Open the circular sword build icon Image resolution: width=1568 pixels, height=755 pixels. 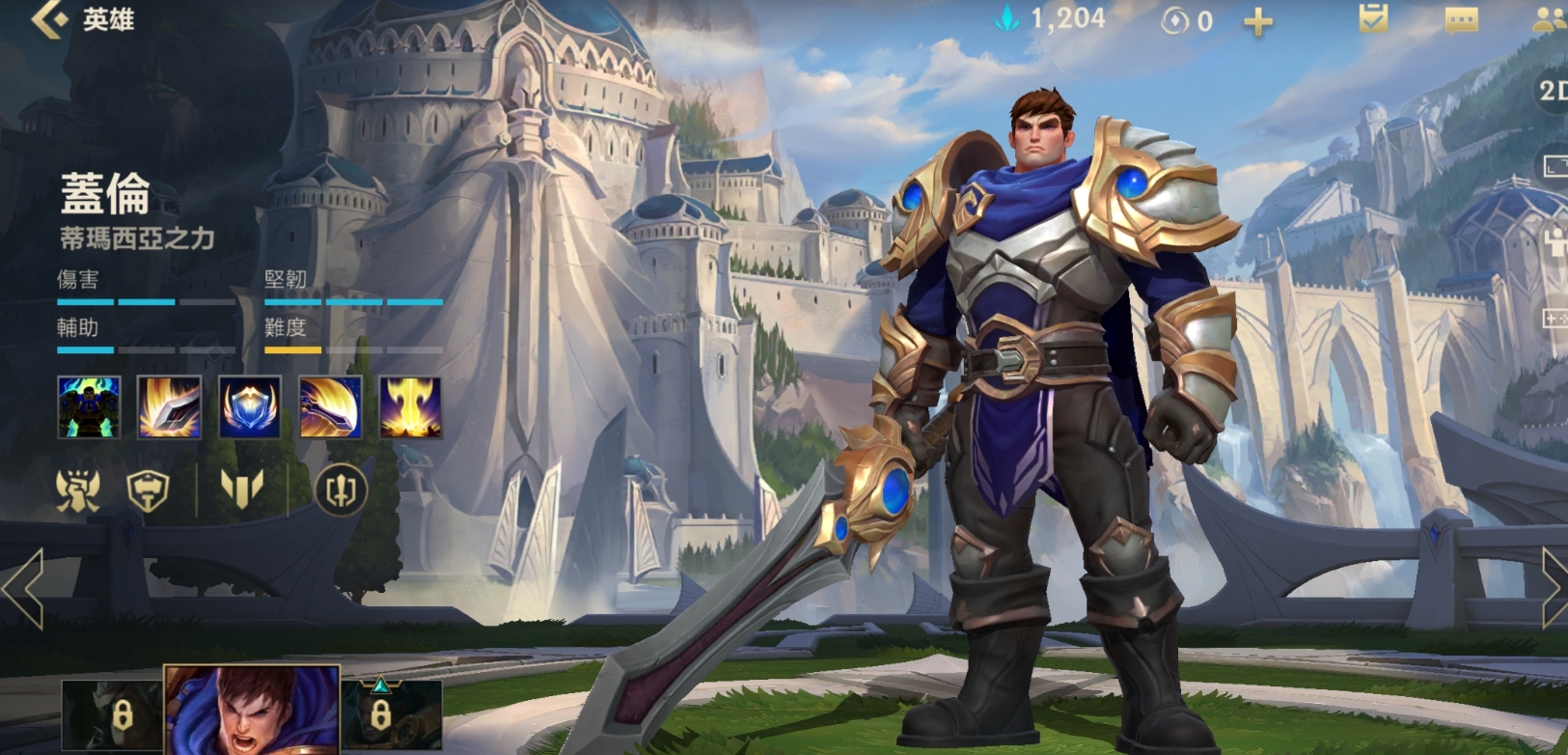click(341, 490)
